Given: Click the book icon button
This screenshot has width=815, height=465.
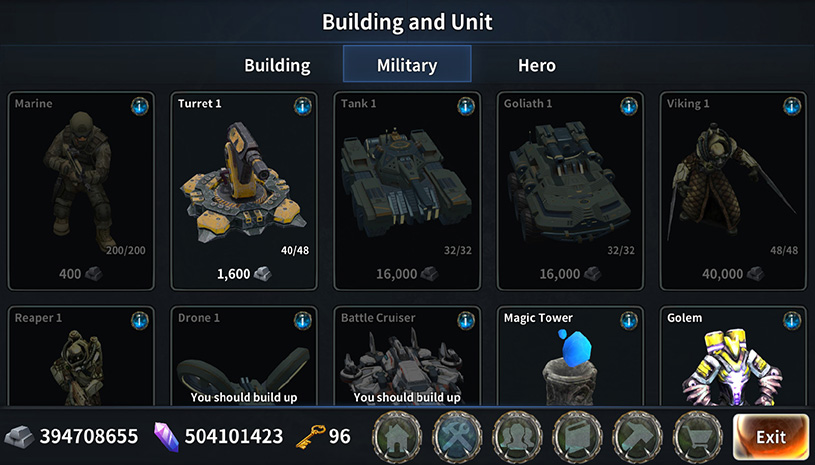Looking at the screenshot, I should coord(579,436).
